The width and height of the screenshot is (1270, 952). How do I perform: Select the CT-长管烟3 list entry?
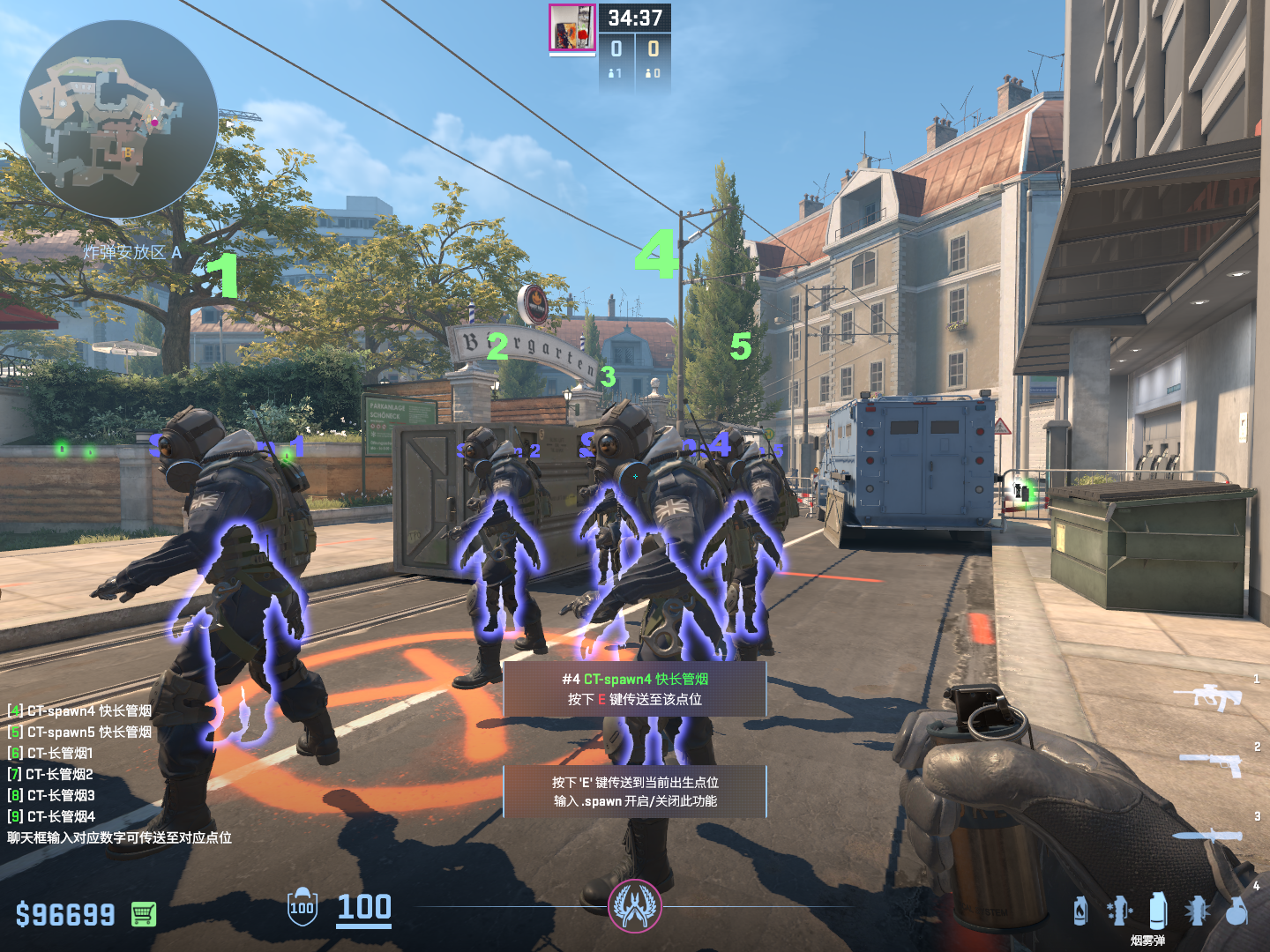tap(51, 795)
